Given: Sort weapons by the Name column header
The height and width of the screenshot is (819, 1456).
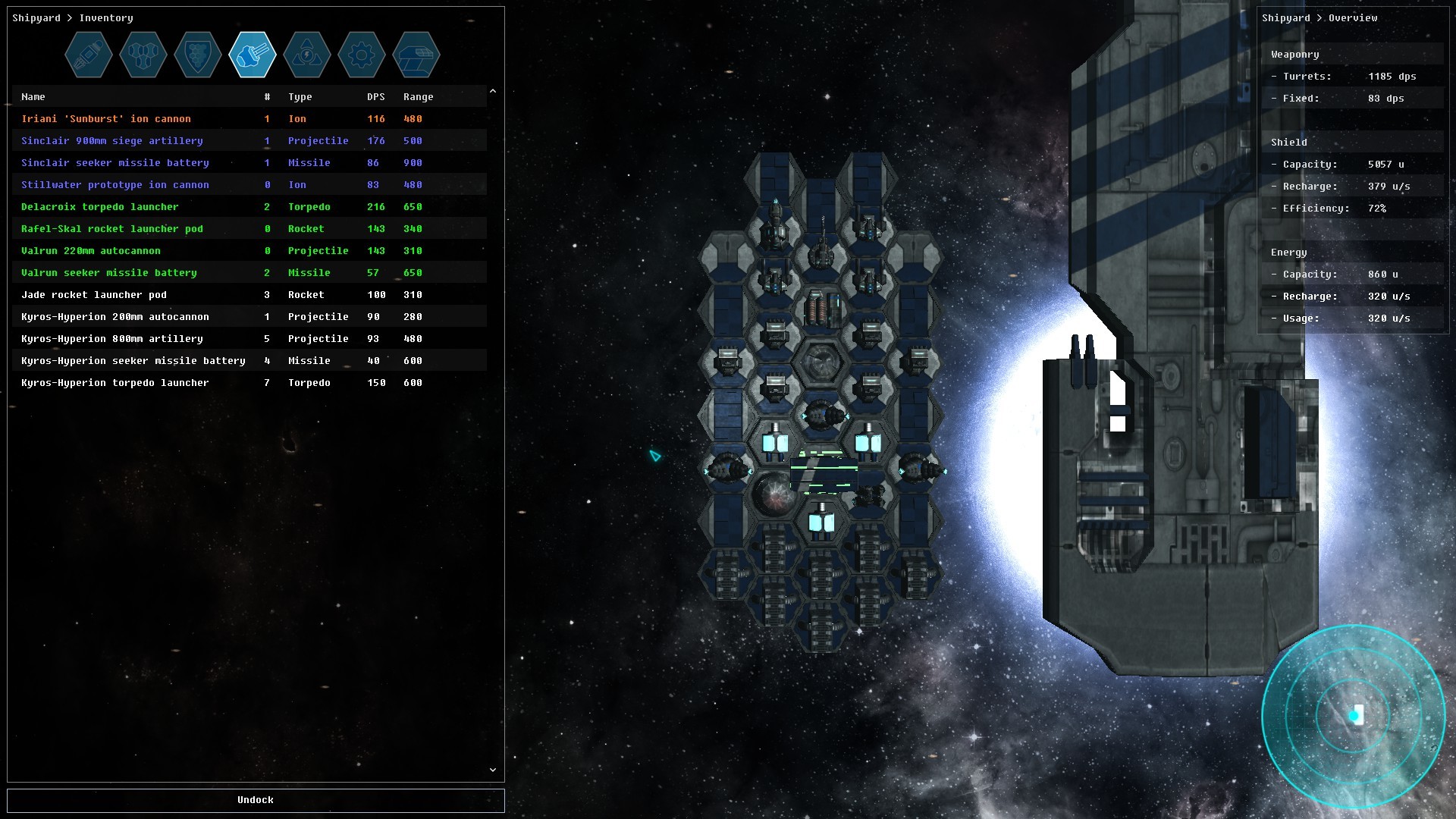Looking at the screenshot, I should (32, 96).
